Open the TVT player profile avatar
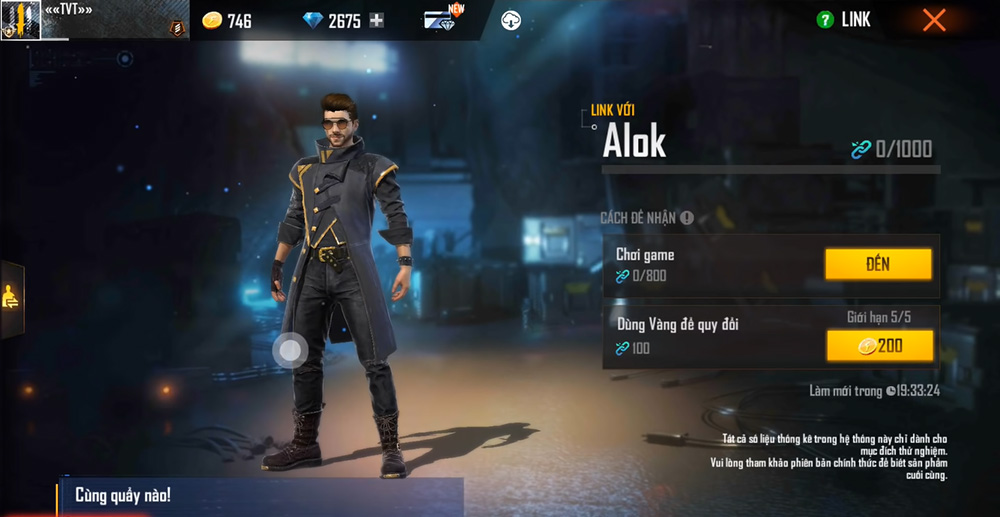 pos(20,20)
